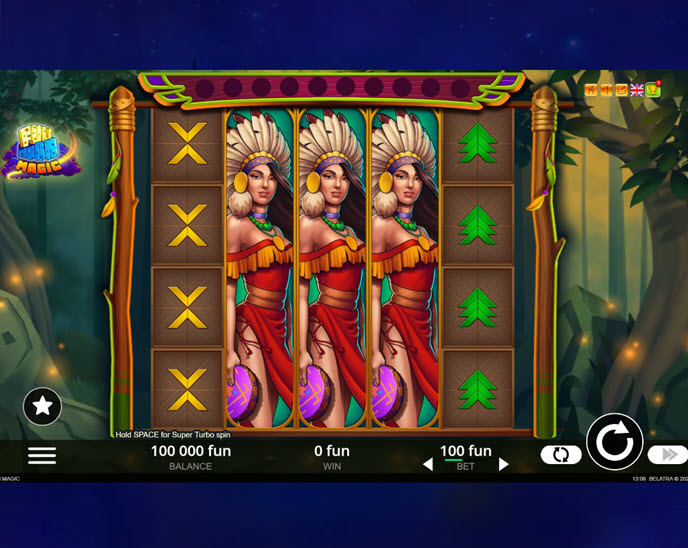Open the star favorites button

42,405
